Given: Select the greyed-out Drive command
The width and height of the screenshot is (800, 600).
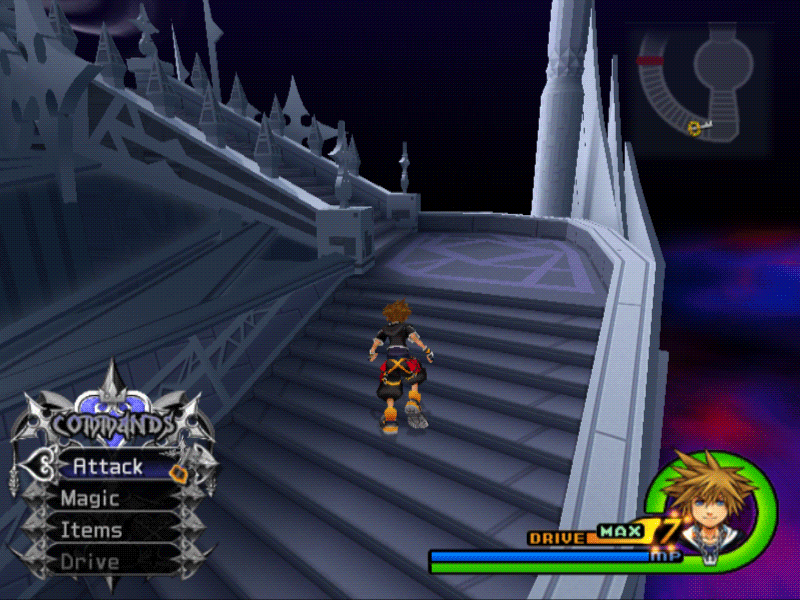Looking at the screenshot, I should coord(90,562).
